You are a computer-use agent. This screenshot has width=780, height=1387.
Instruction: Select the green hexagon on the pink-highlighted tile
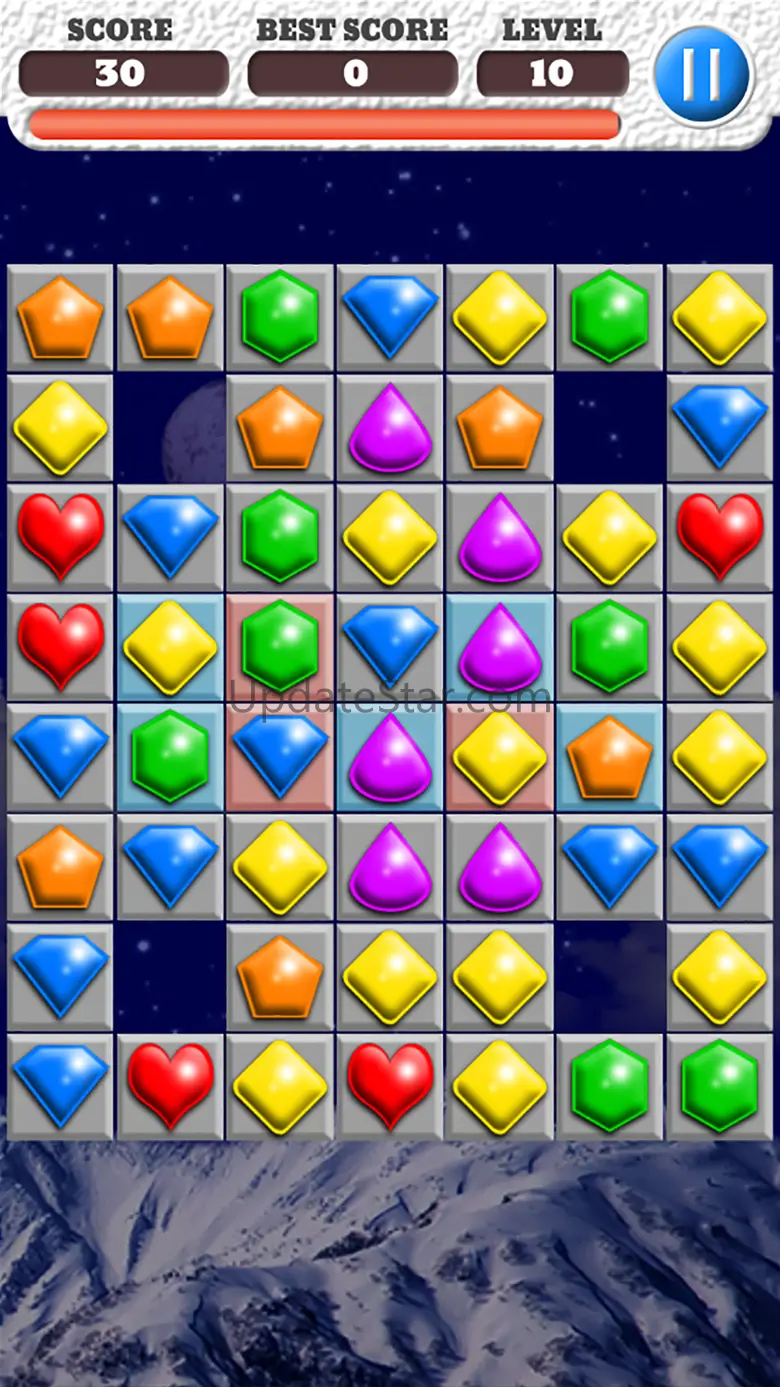click(x=280, y=647)
